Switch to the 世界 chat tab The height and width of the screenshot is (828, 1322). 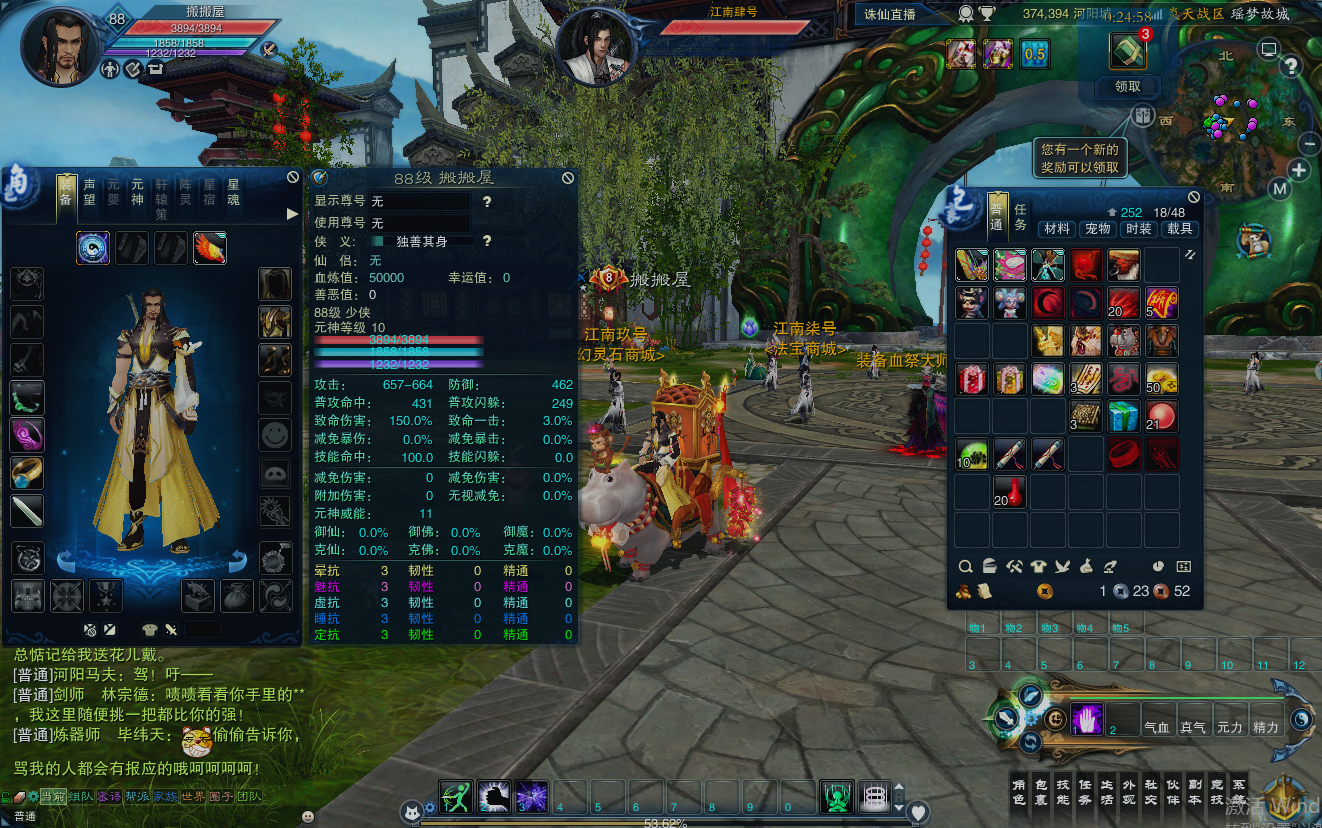191,796
